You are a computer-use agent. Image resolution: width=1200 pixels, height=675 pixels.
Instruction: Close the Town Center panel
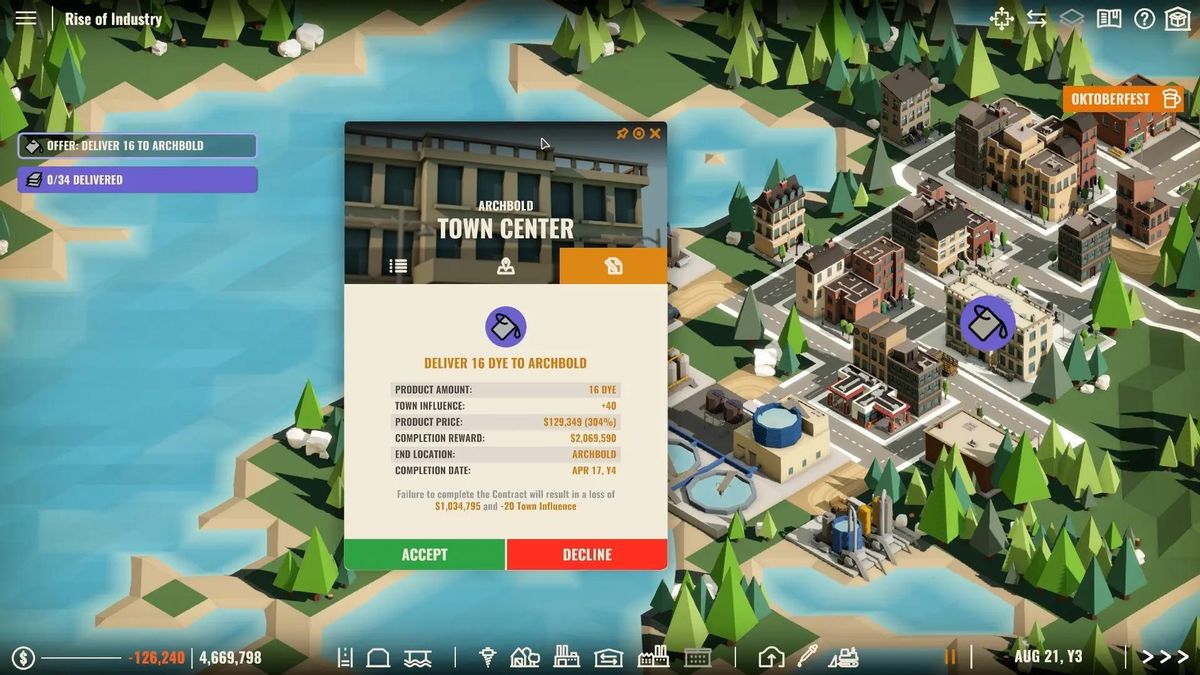pos(655,133)
